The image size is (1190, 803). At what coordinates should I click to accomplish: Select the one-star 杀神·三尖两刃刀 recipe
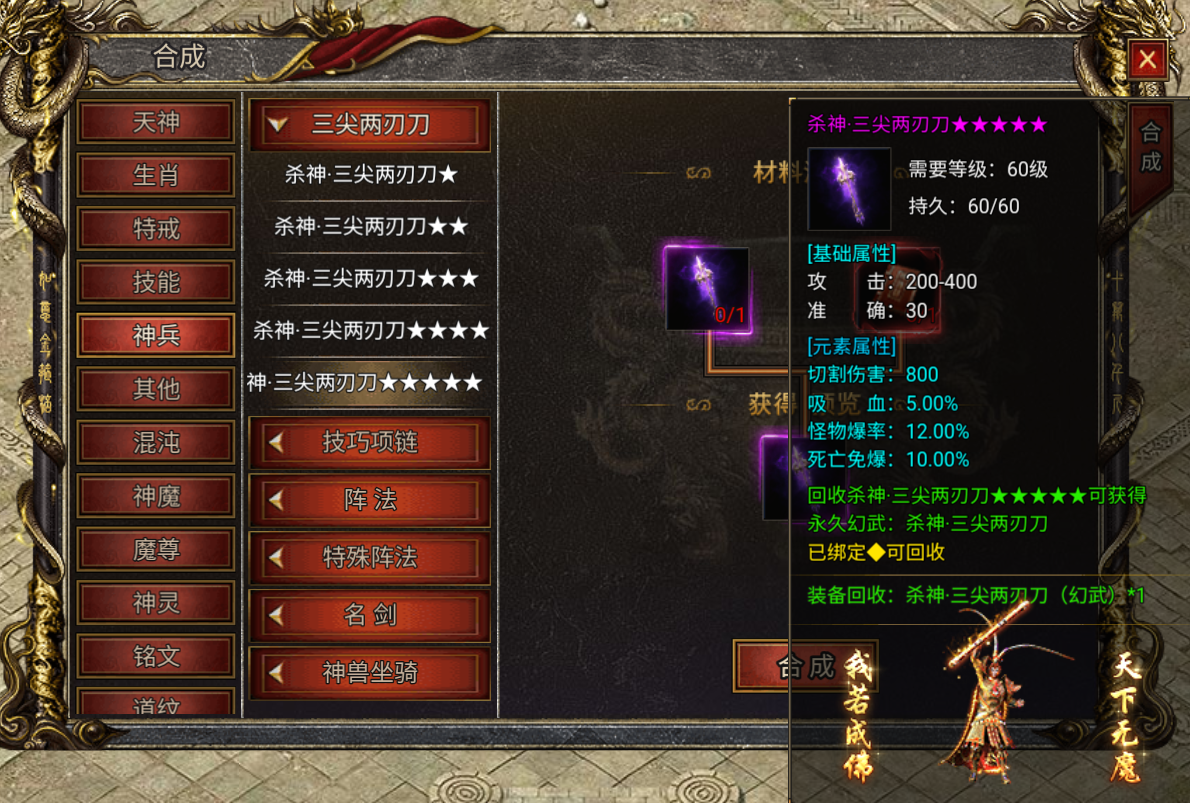tap(370, 175)
